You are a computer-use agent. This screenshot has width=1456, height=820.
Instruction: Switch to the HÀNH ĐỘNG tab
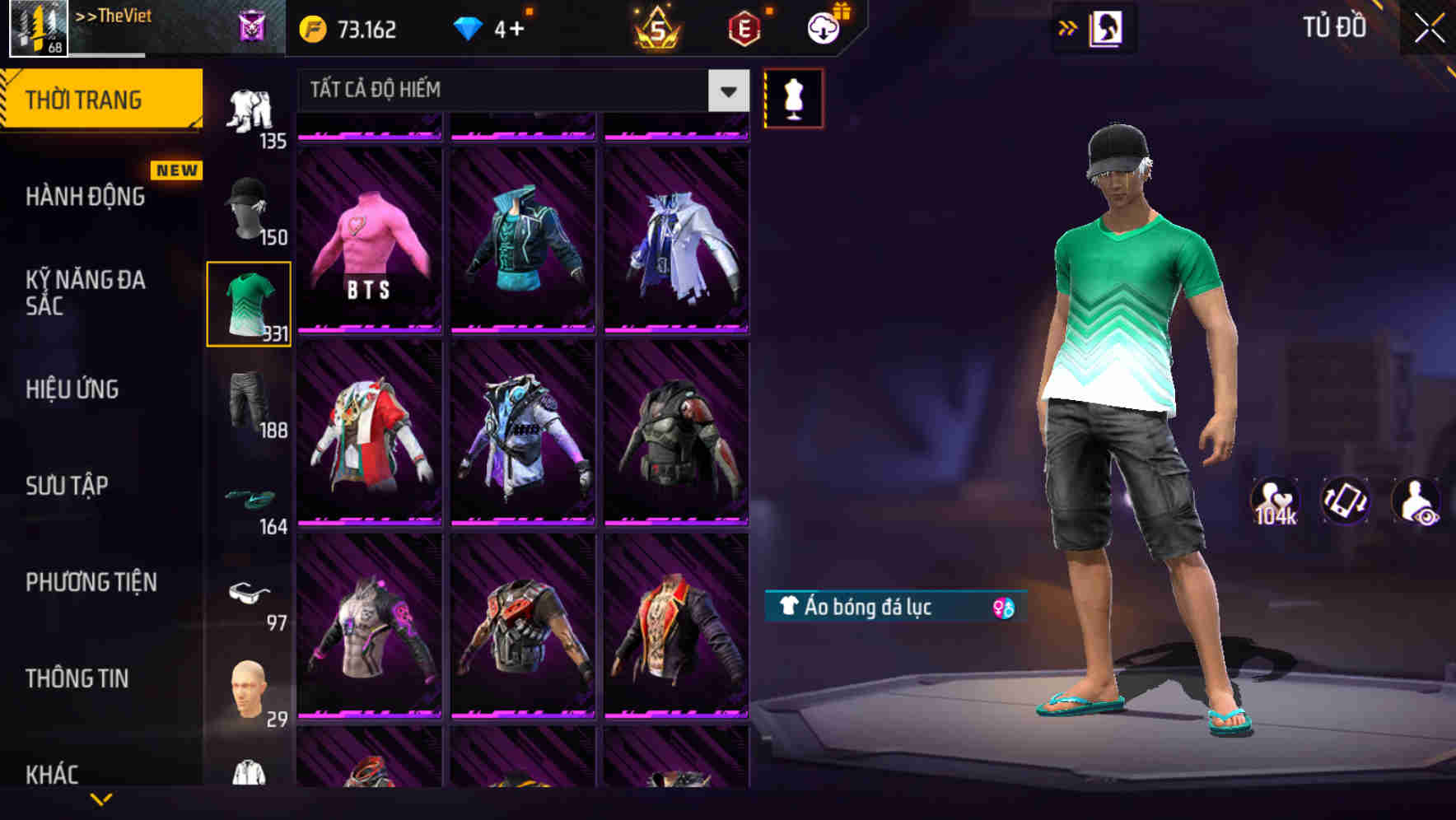tap(82, 198)
